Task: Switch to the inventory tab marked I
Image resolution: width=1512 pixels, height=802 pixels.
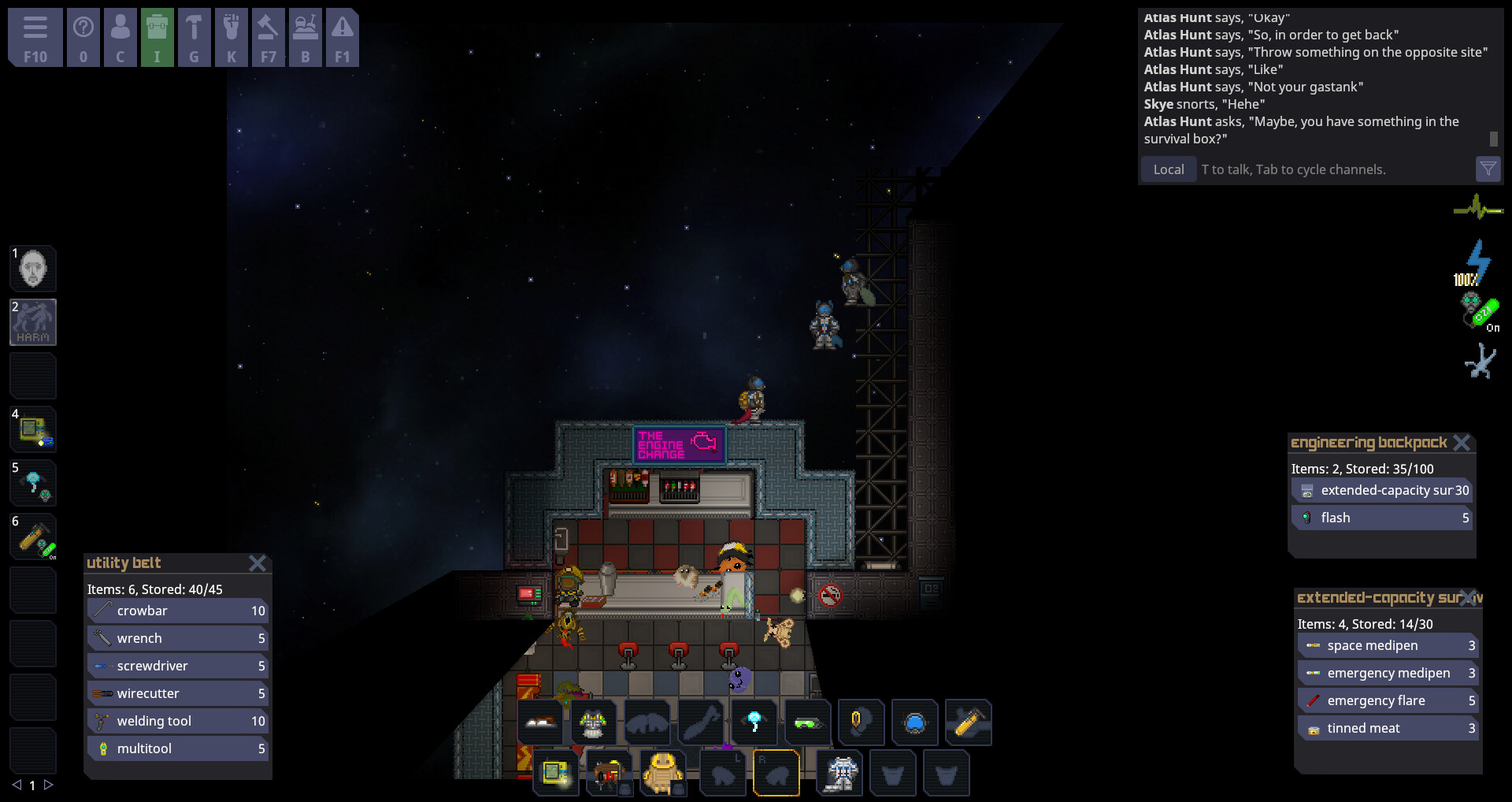Action: 157,35
